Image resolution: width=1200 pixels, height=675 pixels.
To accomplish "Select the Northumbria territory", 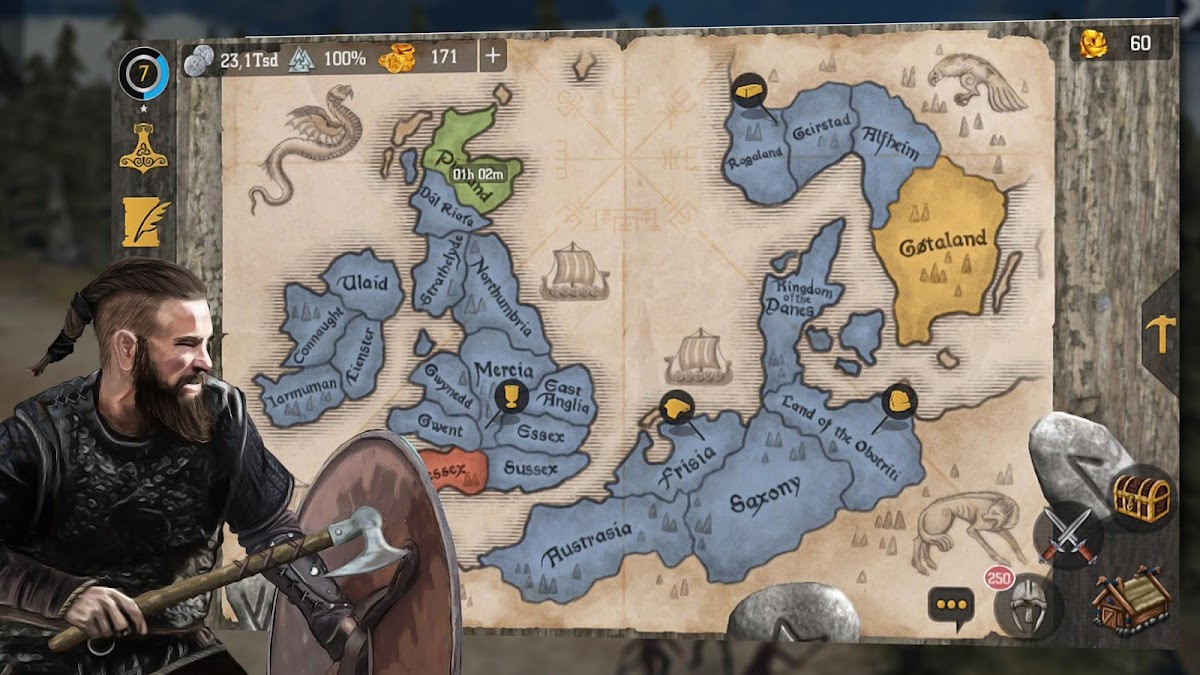I will pyautogui.click(x=499, y=297).
